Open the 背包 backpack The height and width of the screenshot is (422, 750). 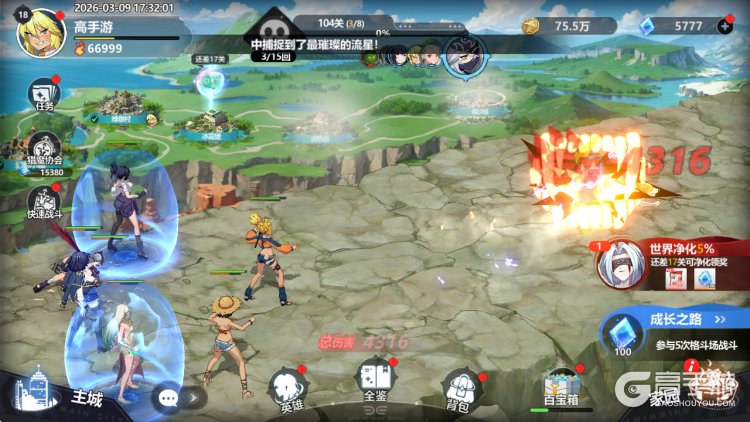point(462,387)
